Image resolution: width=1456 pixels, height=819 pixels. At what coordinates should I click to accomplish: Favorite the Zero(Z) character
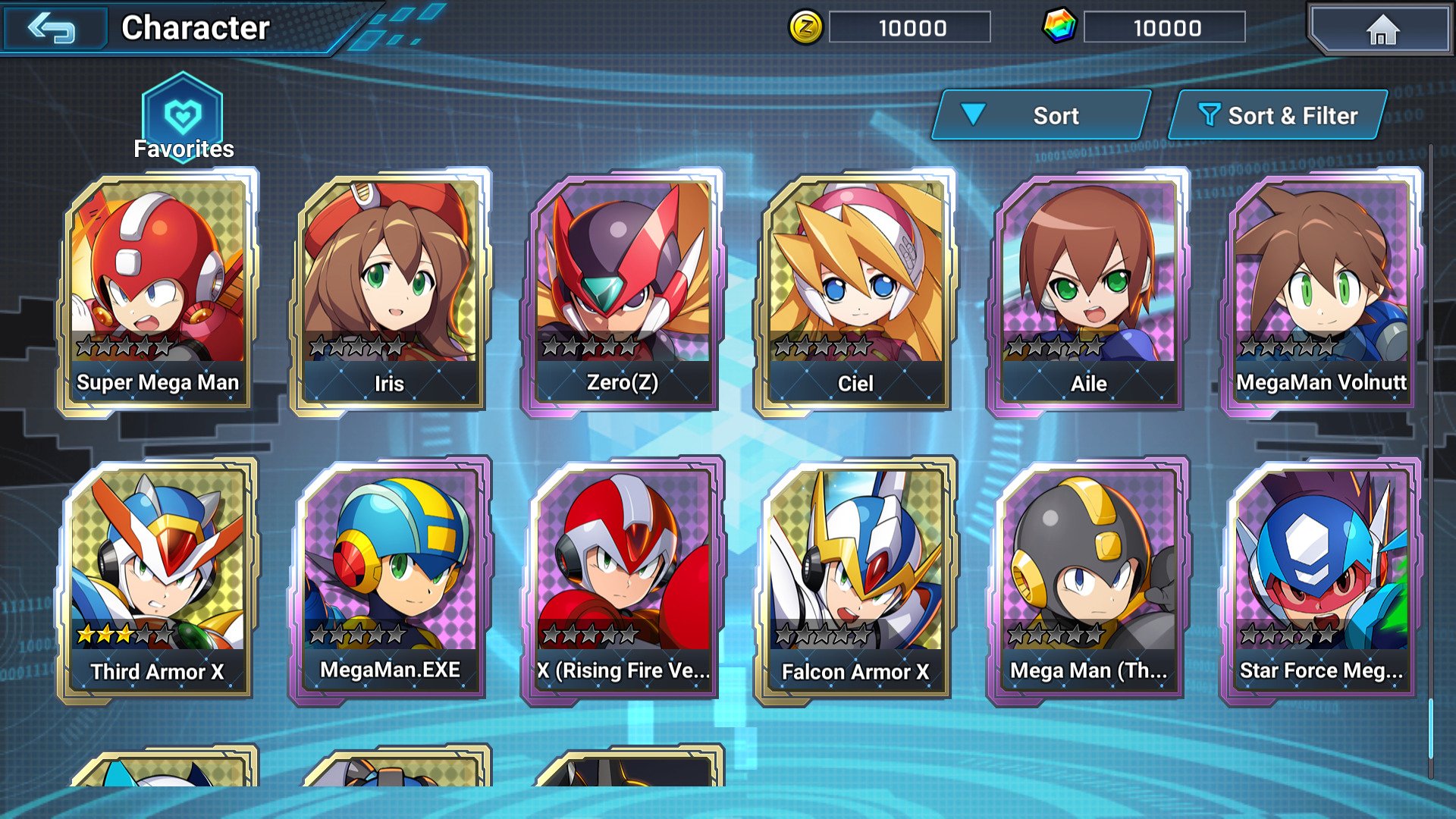pos(623,288)
